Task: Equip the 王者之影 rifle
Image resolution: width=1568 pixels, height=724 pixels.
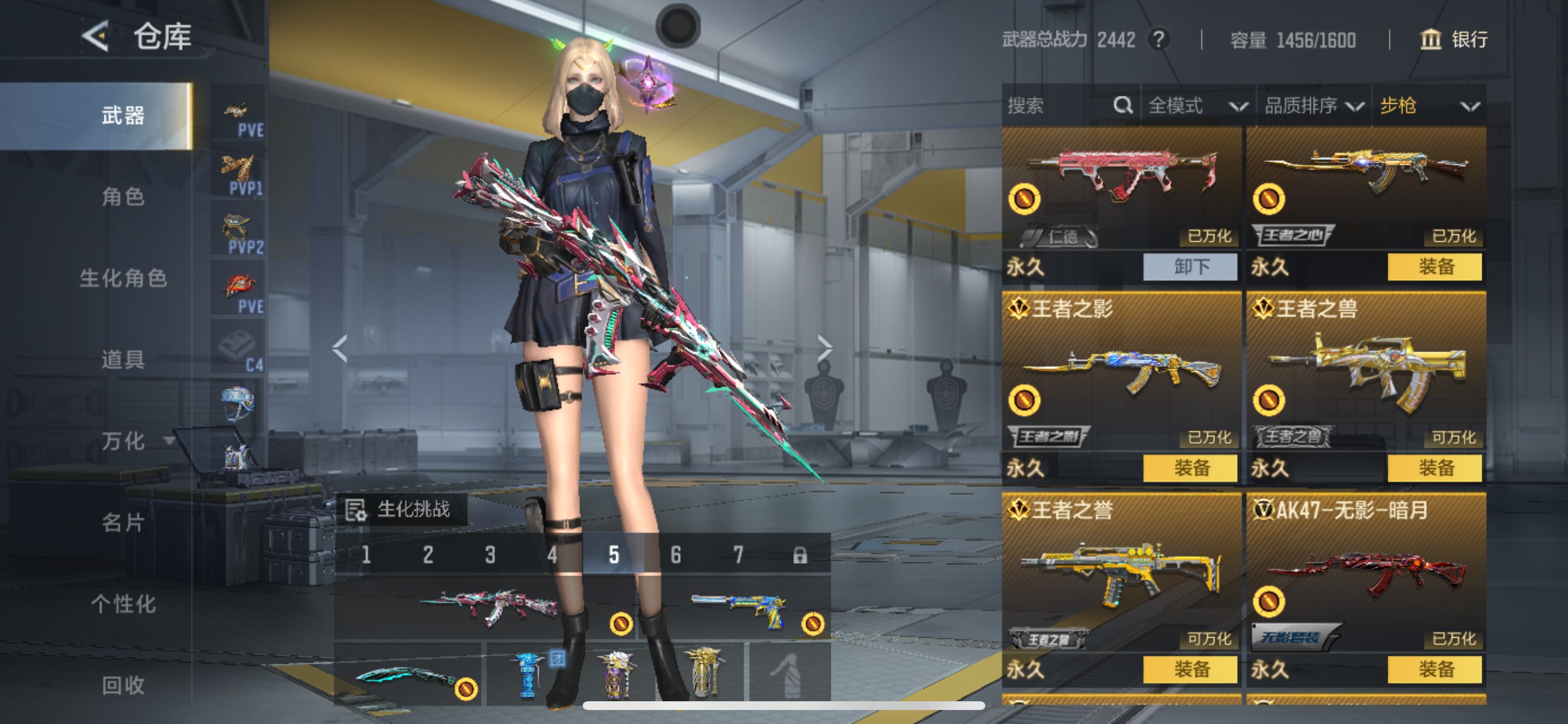Action: click(1190, 468)
